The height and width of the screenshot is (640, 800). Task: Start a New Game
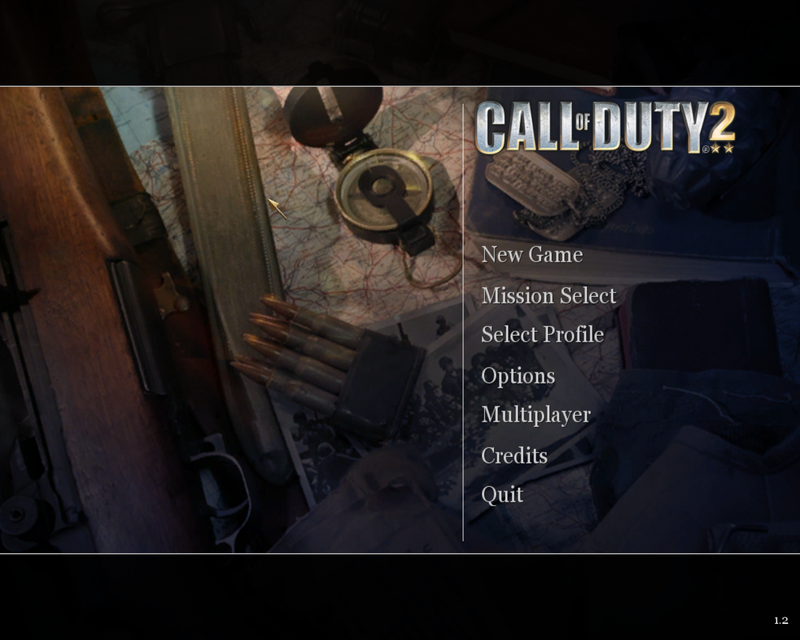[531, 255]
